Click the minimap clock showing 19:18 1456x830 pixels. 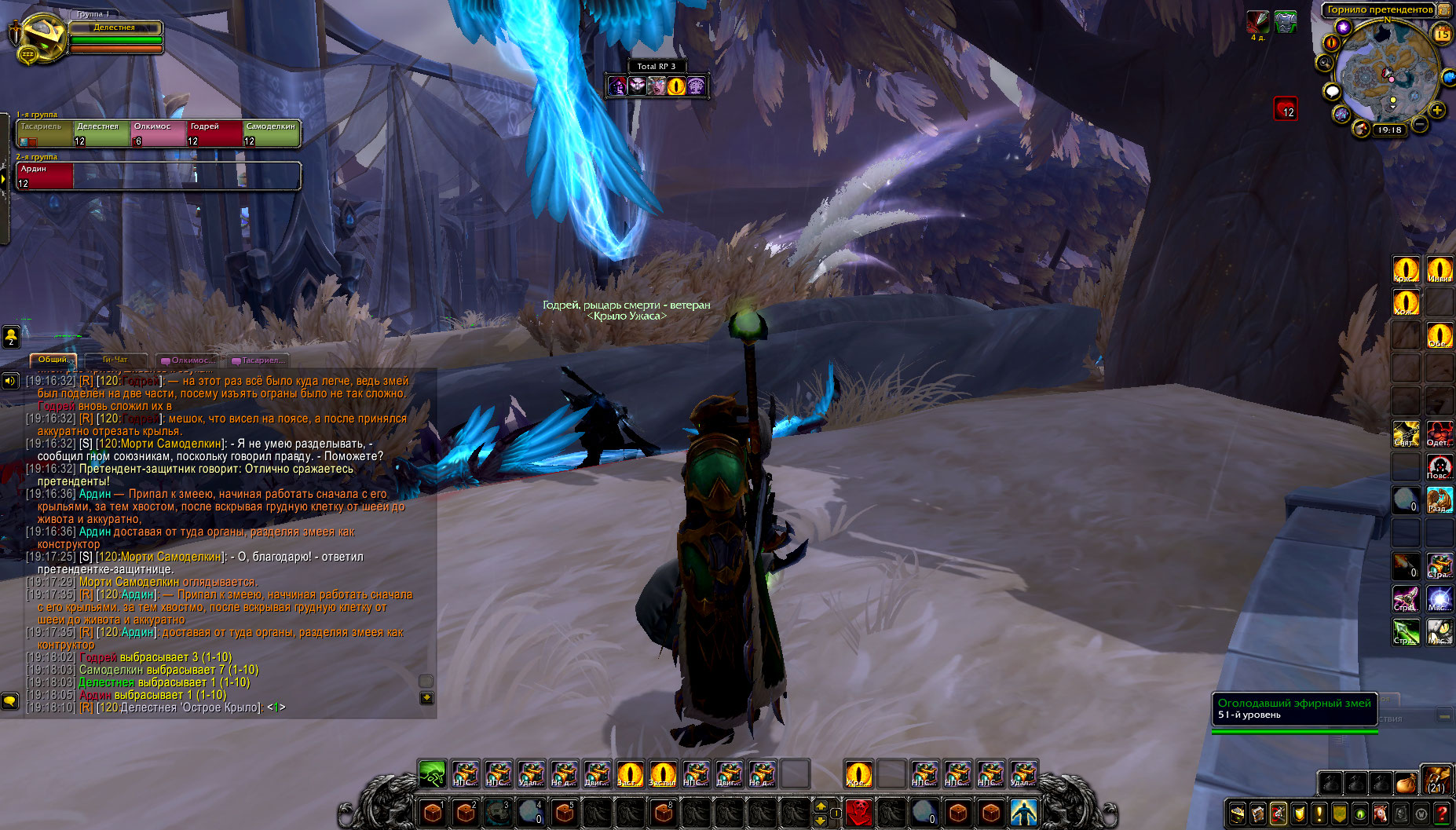(1389, 130)
